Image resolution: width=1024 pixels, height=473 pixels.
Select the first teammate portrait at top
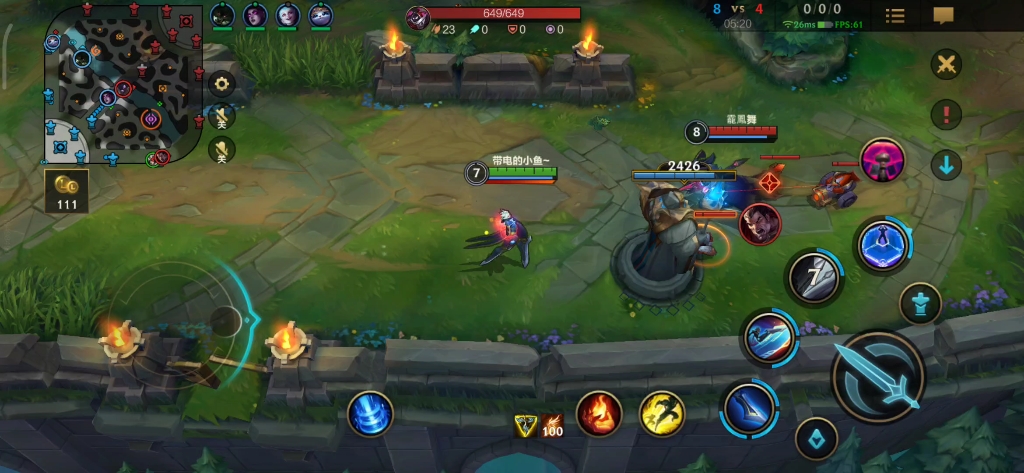click(x=222, y=15)
